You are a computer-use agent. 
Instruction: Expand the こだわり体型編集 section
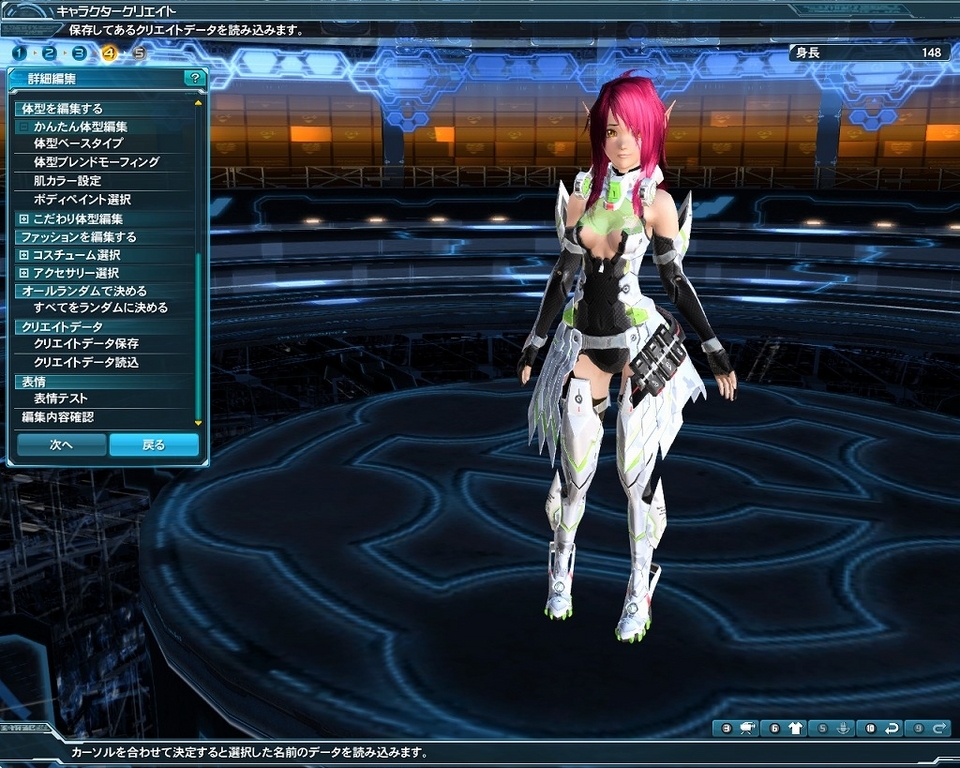click(x=24, y=219)
